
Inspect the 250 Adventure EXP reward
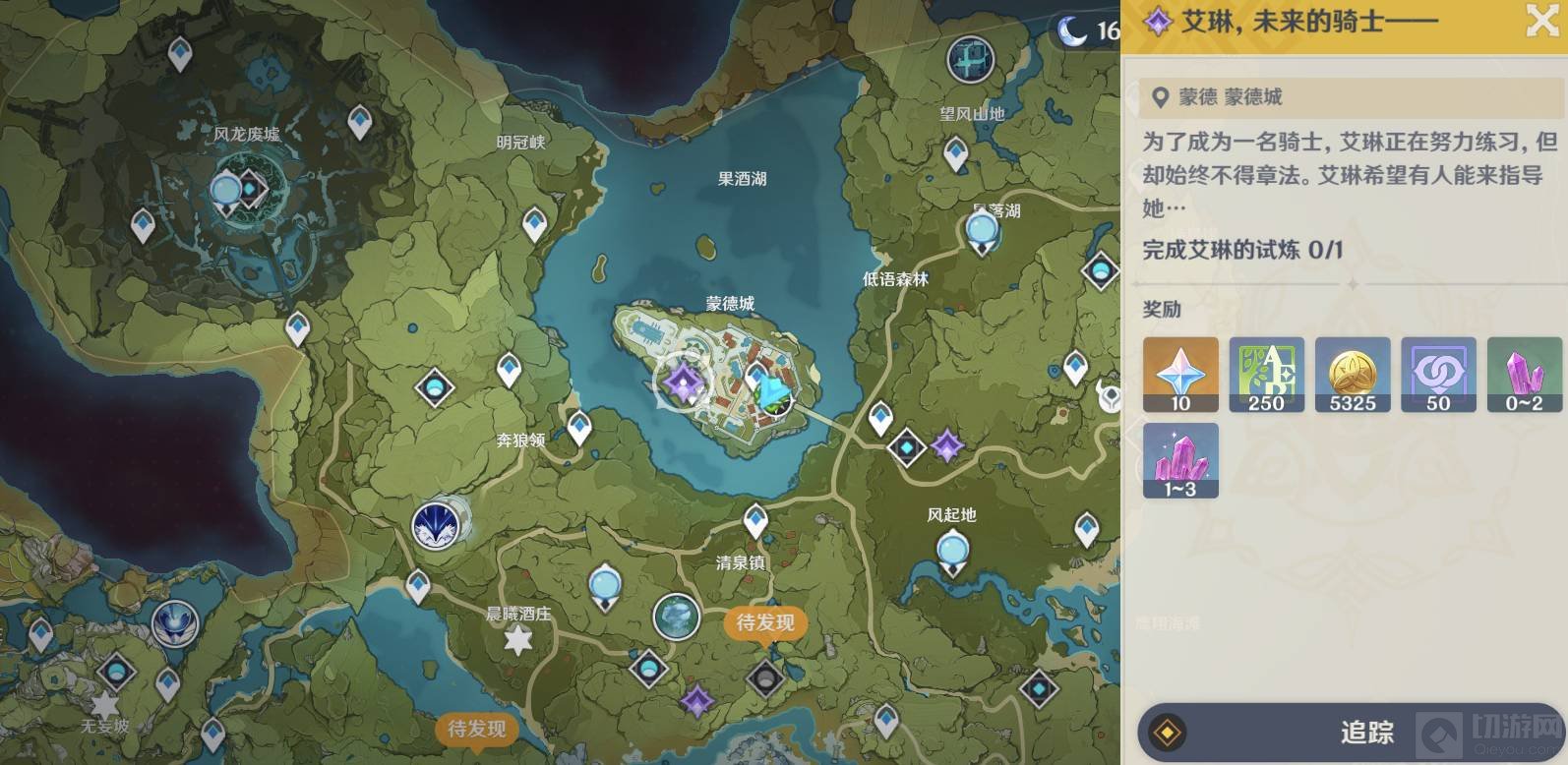[x=1266, y=374]
